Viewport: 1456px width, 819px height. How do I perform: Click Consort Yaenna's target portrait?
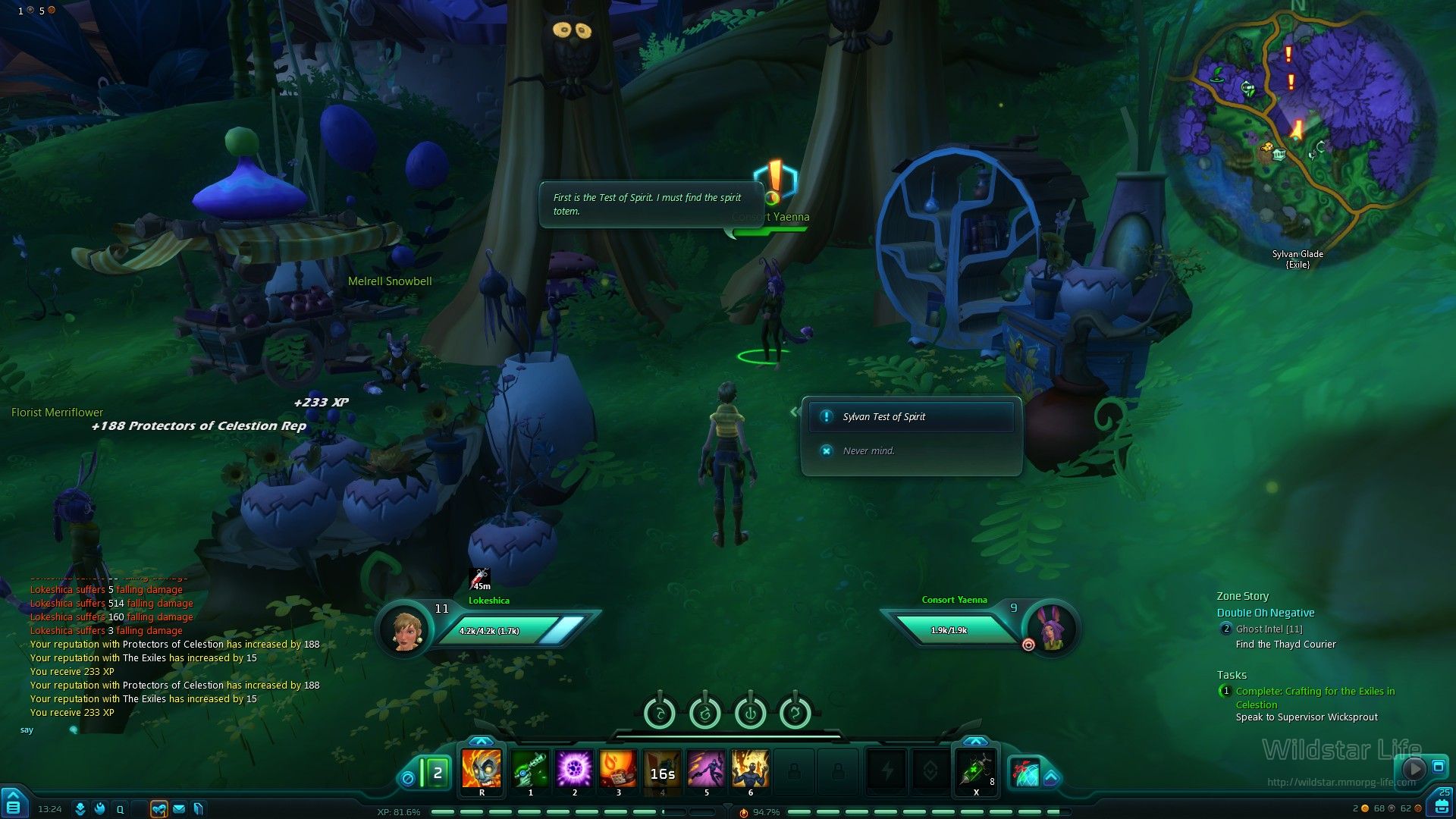1051,629
